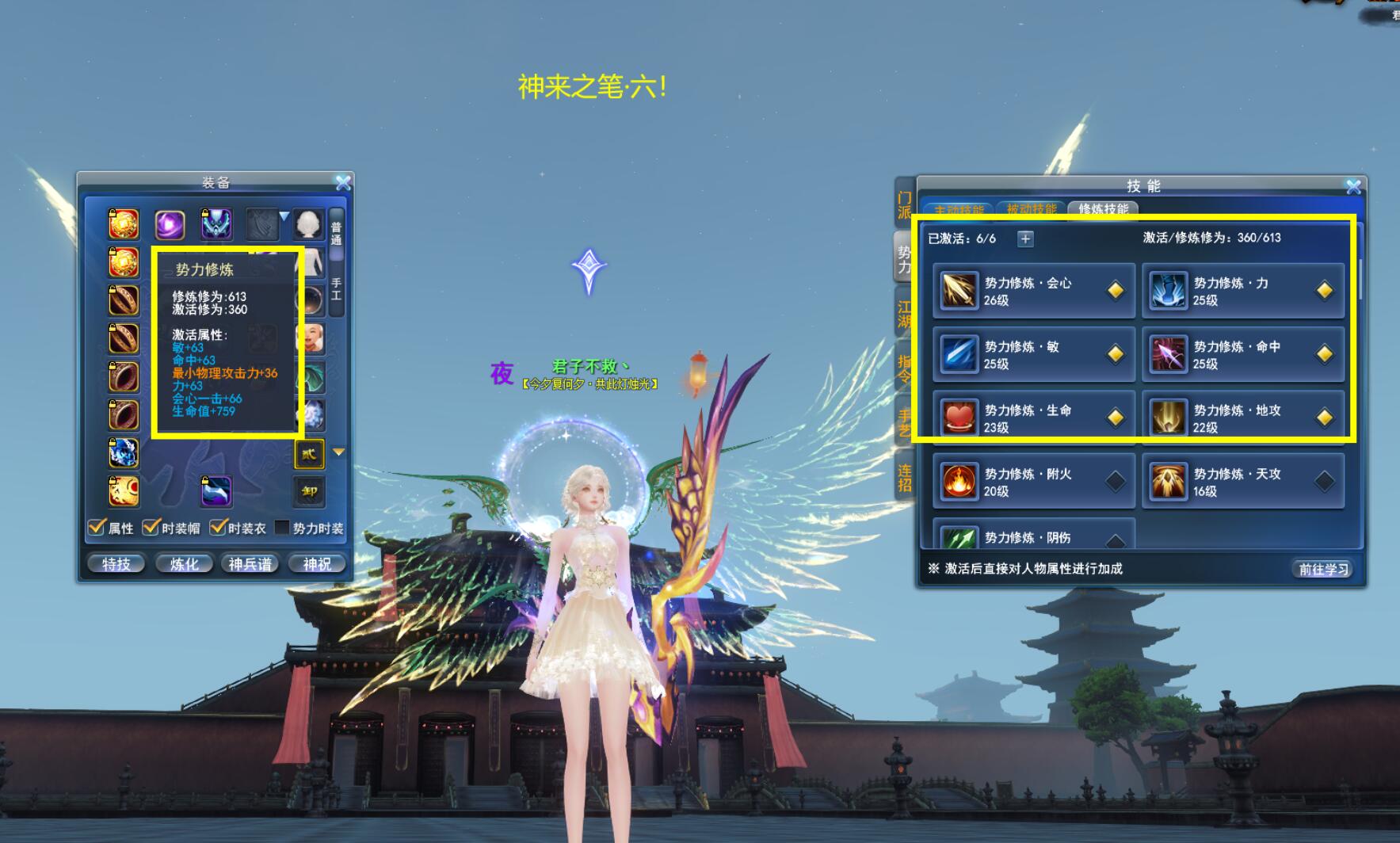Image resolution: width=1400 pixels, height=843 pixels.
Task: Open the 神祝 panel
Action: click(317, 563)
